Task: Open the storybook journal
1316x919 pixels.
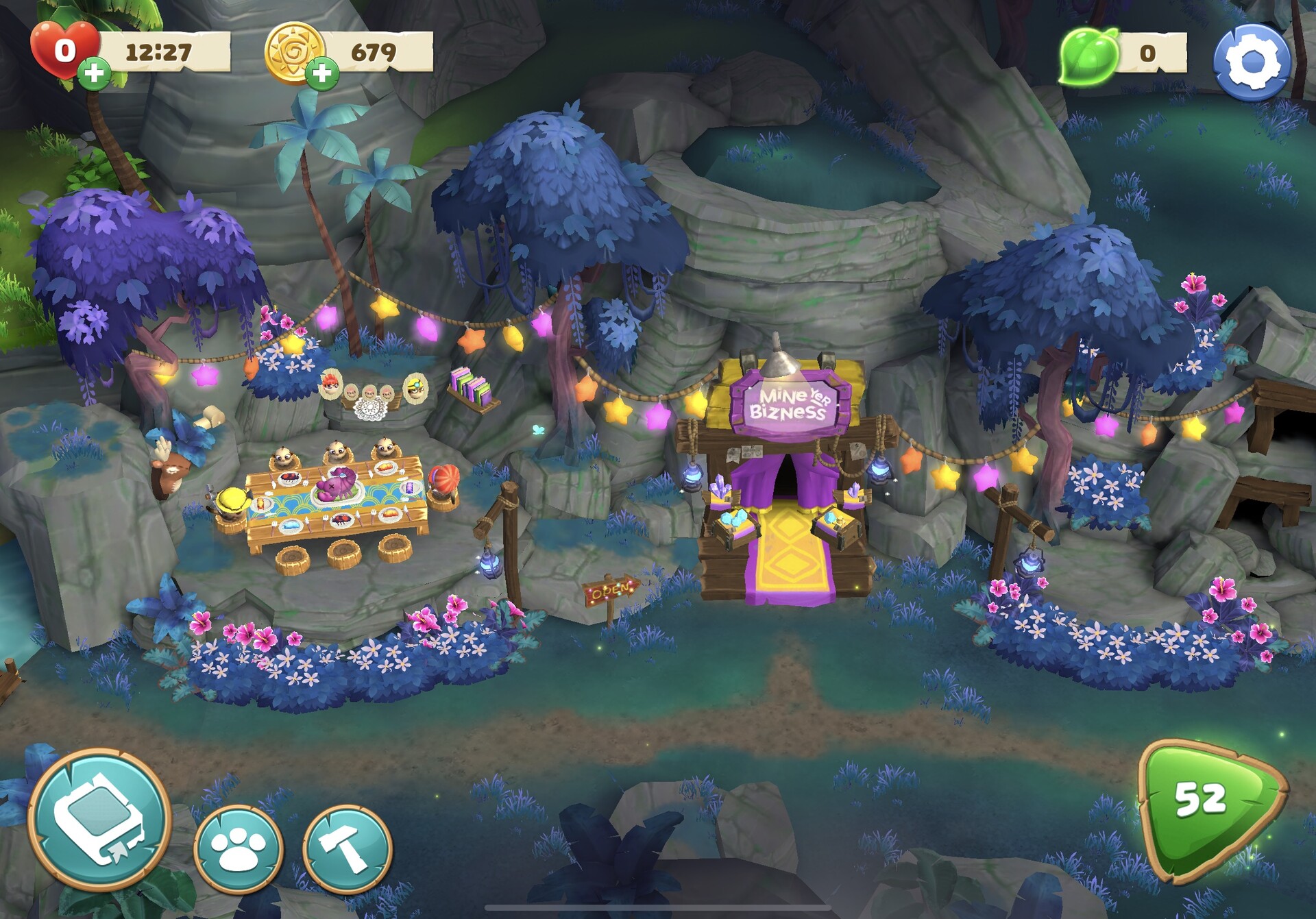Action: coord(99,820)
